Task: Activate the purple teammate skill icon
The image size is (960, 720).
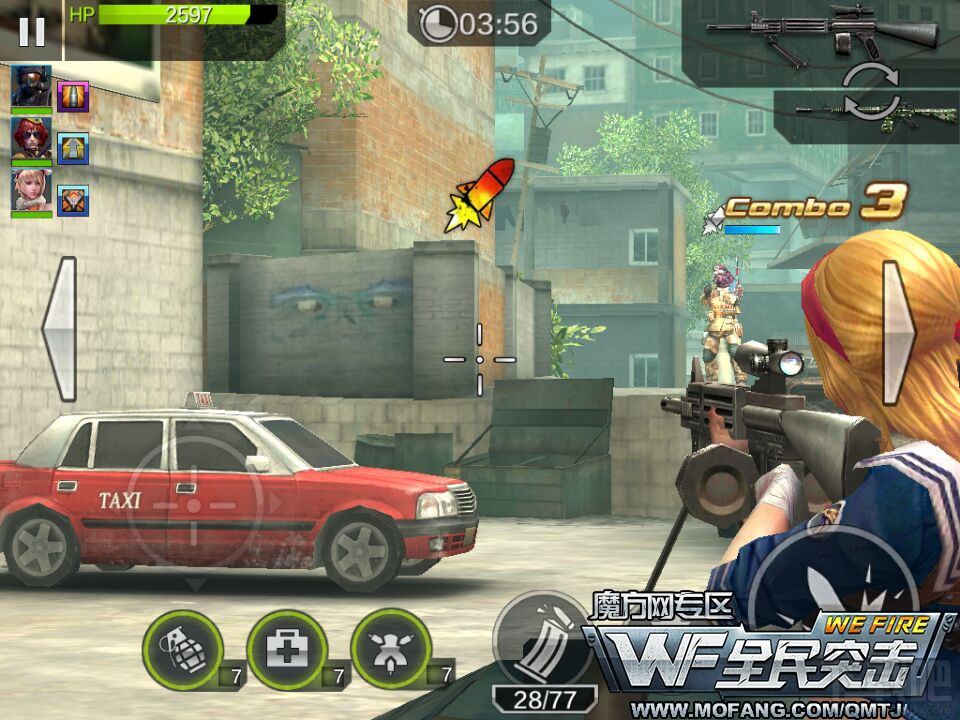Action: tap(73, 97)
